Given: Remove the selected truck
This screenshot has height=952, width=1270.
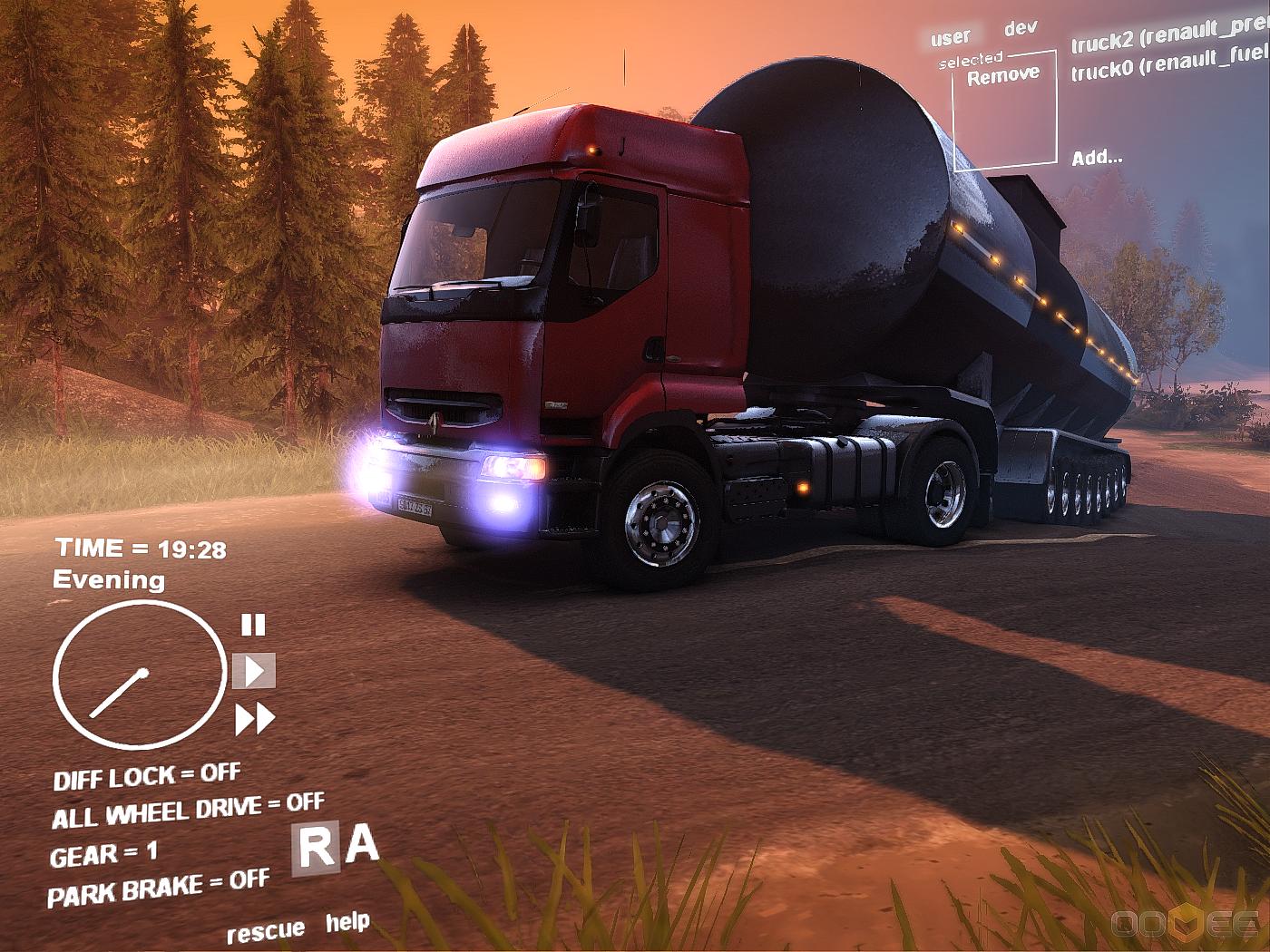Looking at the screenshot, I should point(1002,76).
